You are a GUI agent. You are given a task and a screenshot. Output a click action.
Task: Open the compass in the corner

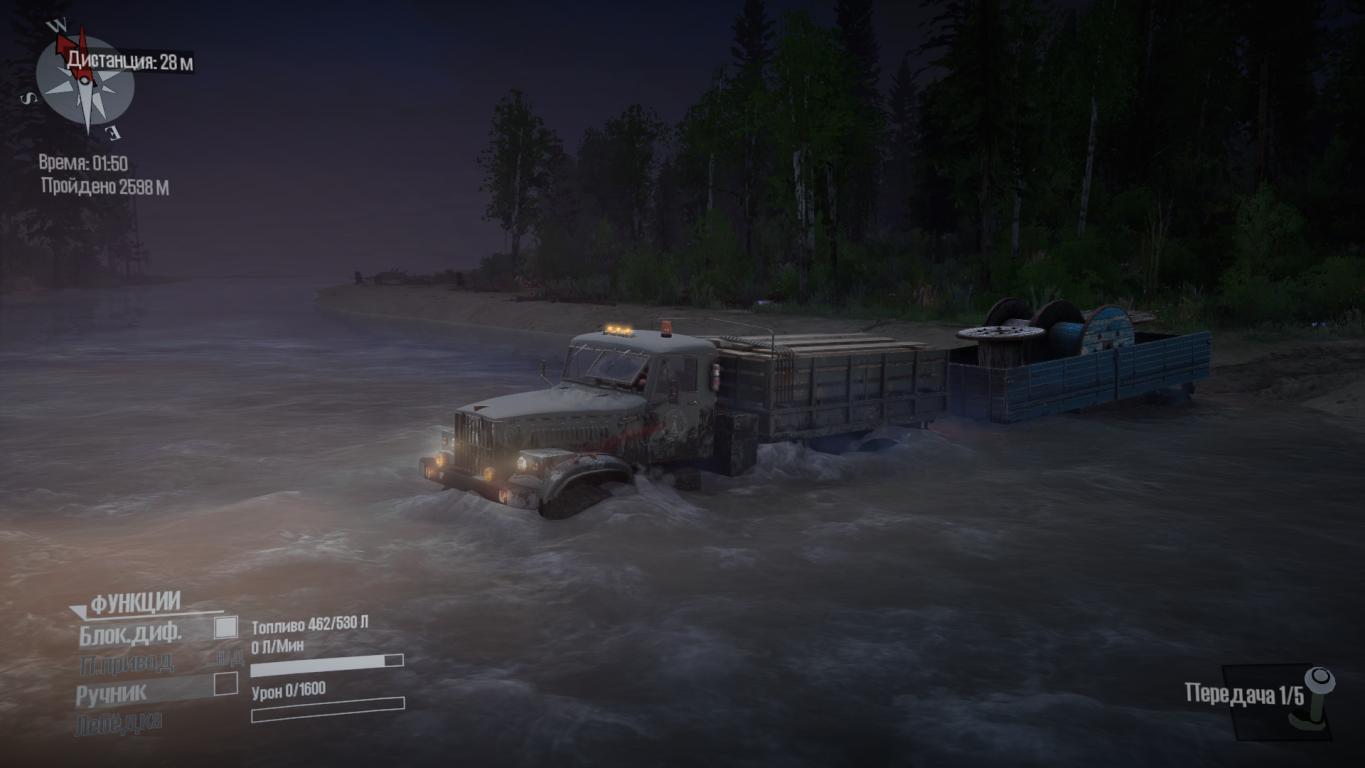[84, 84]
